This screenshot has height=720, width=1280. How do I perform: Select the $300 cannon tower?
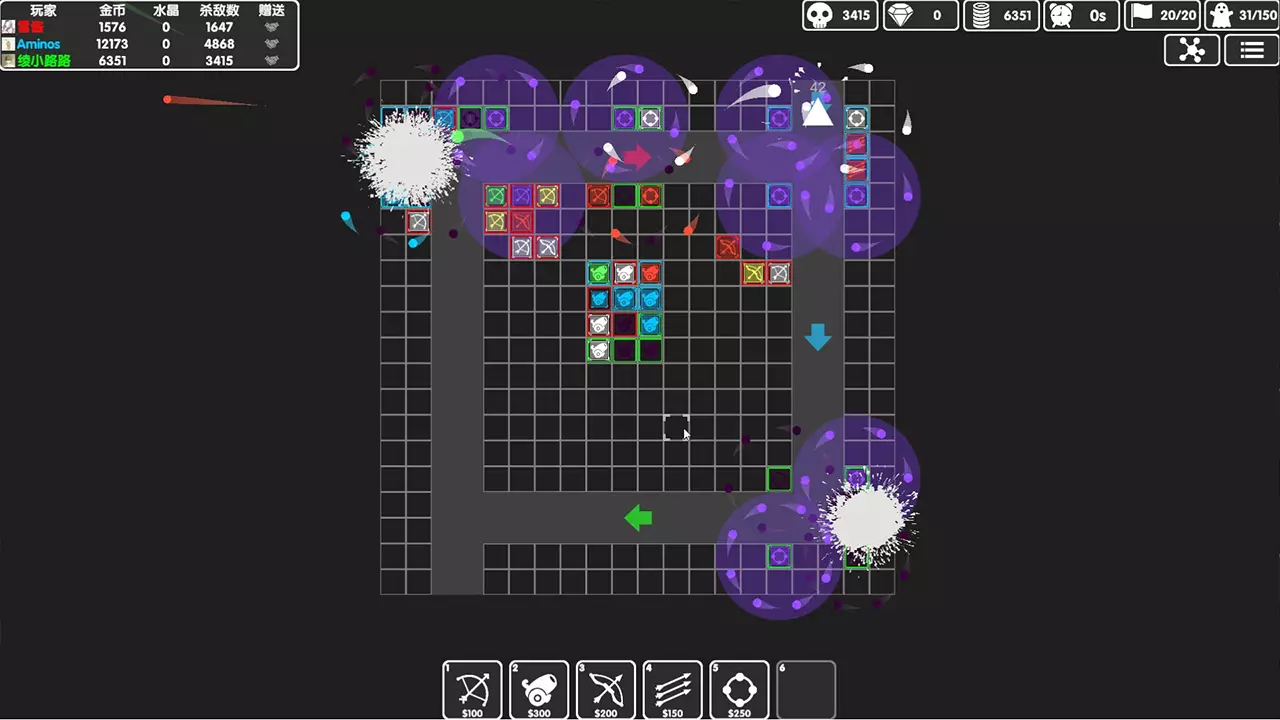(x=538, y=690)
